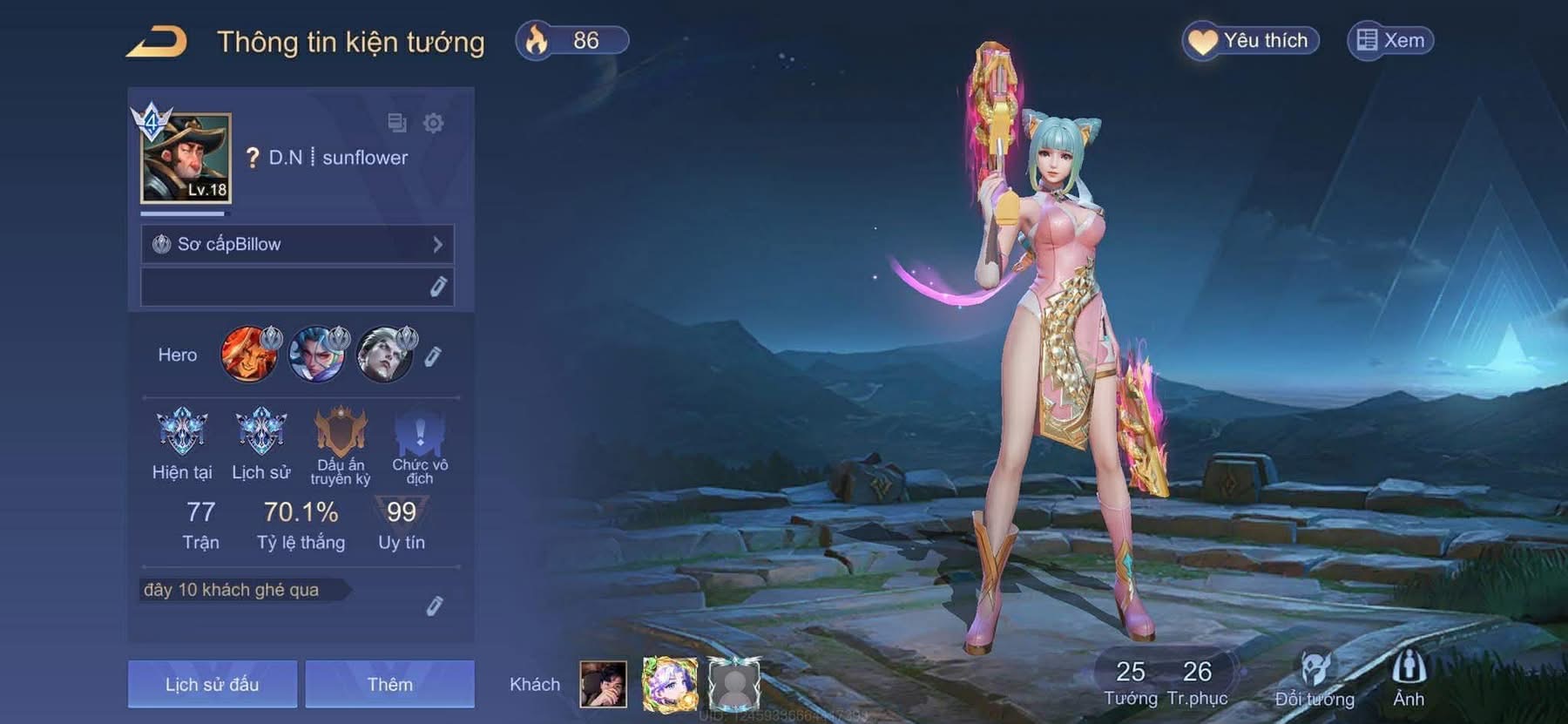Edit the favorite Hero lineup
Image resolution: width=1568 pixels, height=724 pixels.
tap(433, 355)
